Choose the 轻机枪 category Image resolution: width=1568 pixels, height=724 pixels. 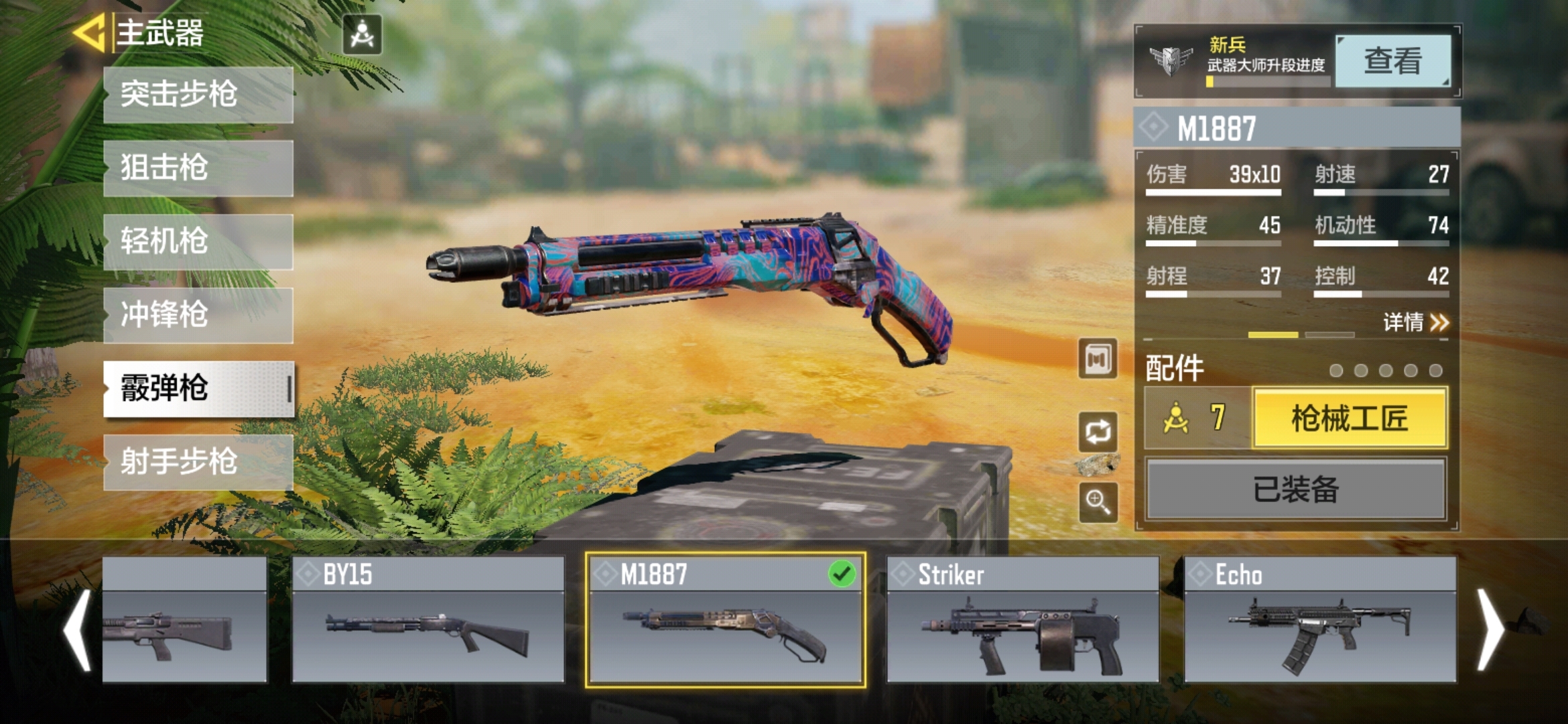tap(198, 242)
